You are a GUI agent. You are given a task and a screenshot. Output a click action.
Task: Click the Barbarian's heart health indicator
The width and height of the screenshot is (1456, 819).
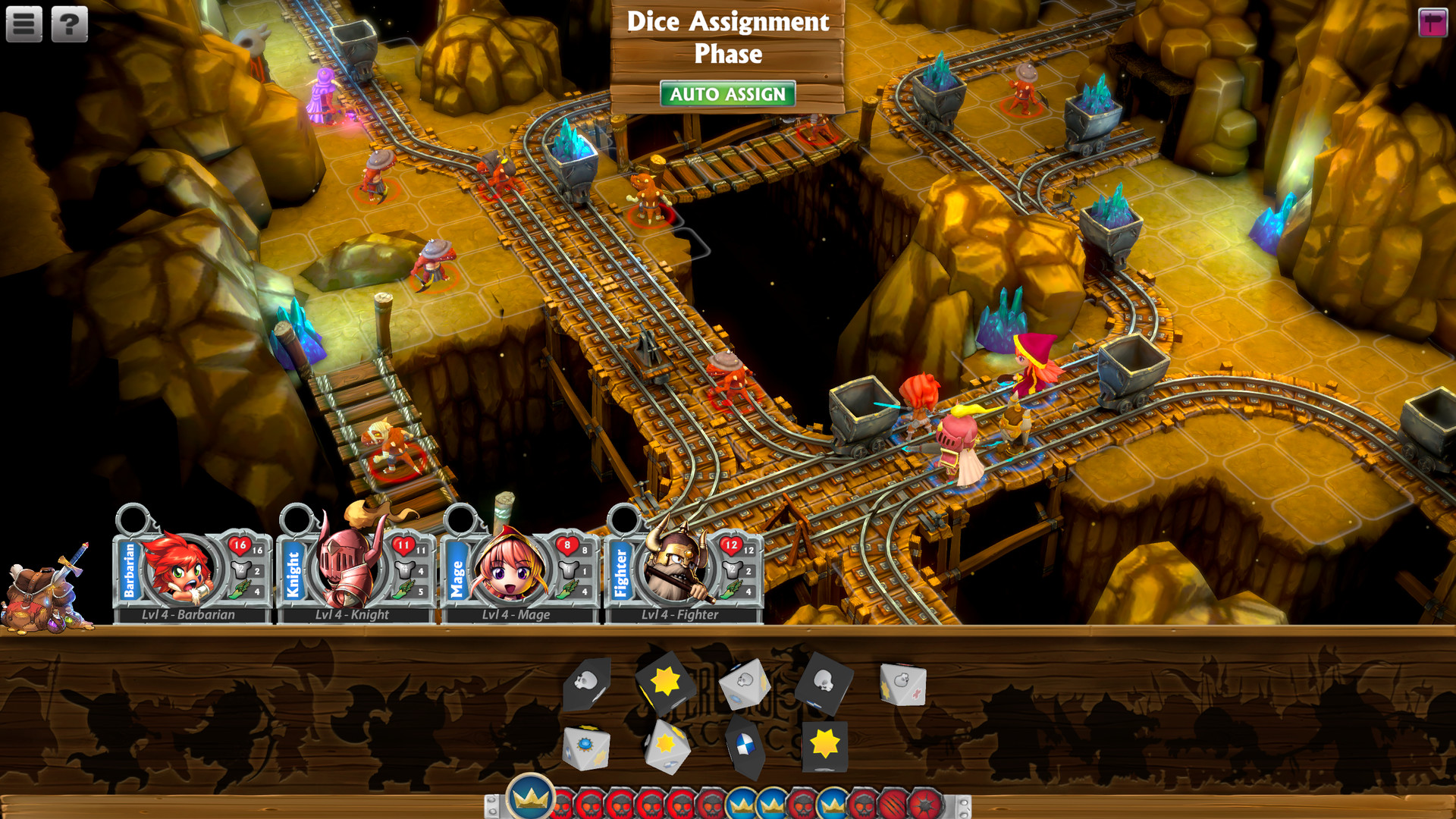[240, 544]
